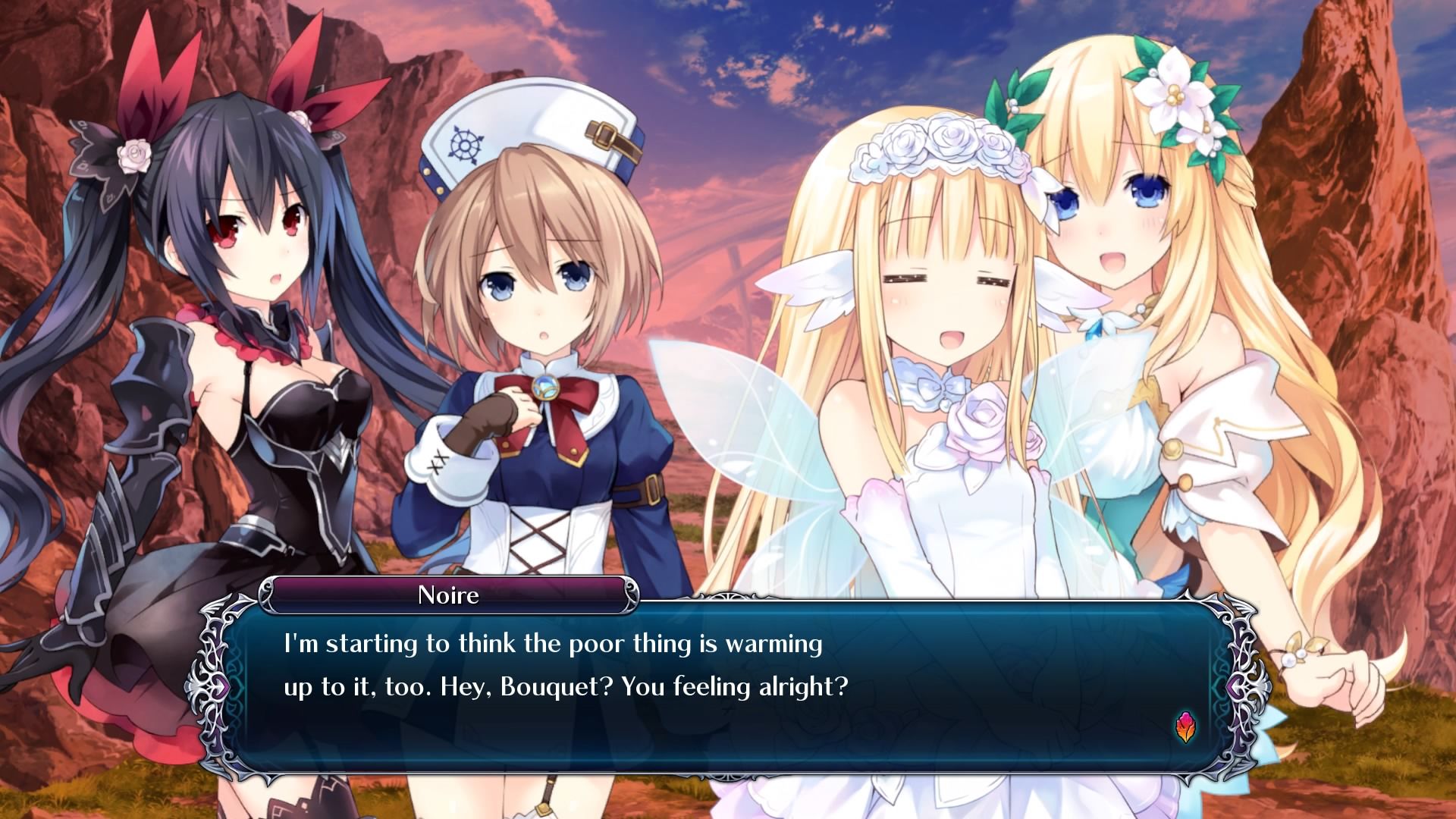Click the dialogue advance flame icon
The image size is (1456, 819).
[1185, 728]
